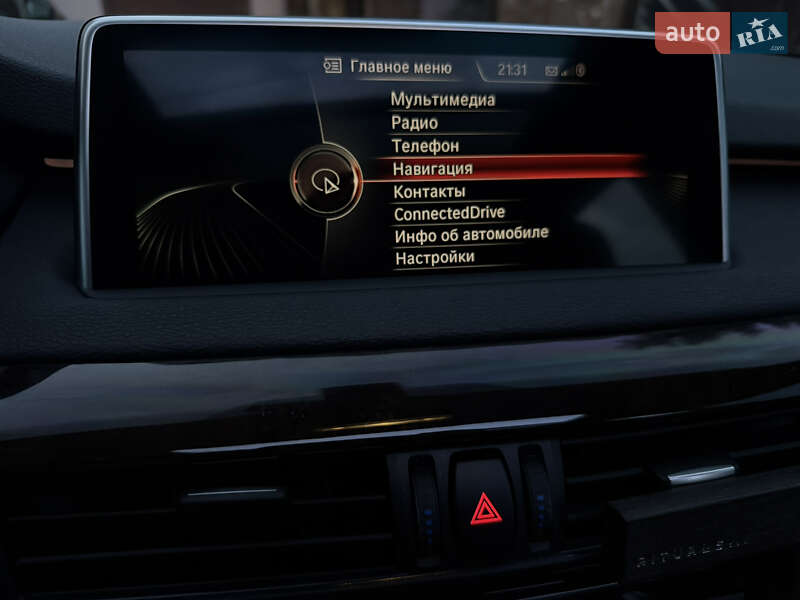Open the highlighted Навигация entry
The height and width of the screenshot is (600, 800).
pyautogui.click(x=433, y=169)
